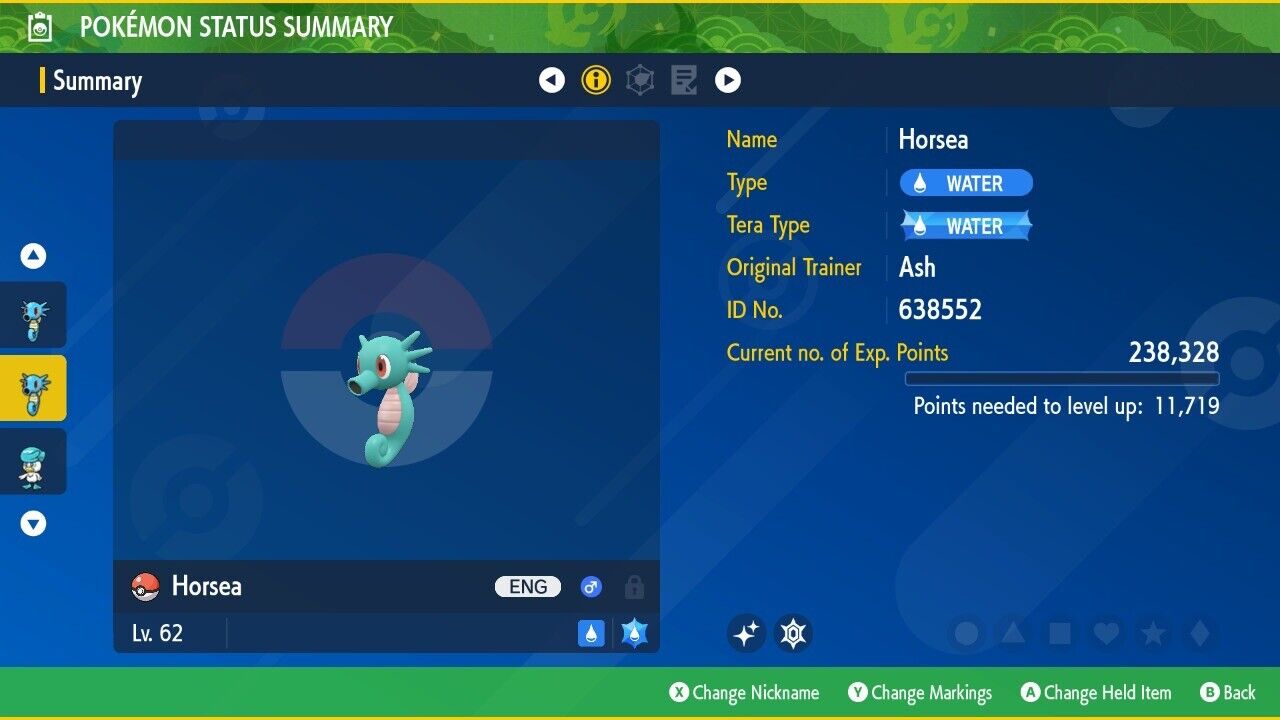Click the left arrow beside the summary tabs
Screen dimensions: 1280x720
[552, 80]
